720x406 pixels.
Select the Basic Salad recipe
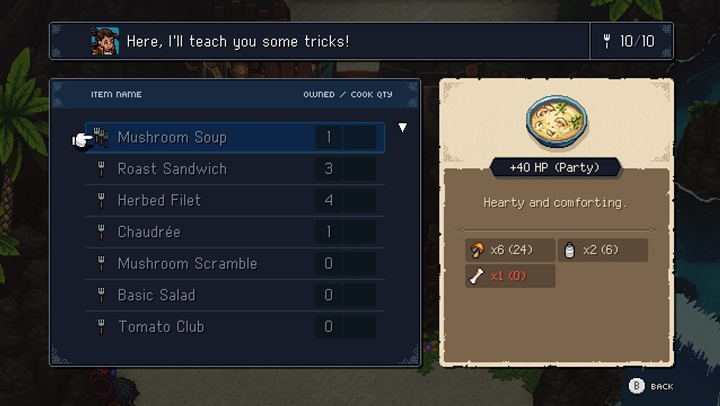click(156, 295)
